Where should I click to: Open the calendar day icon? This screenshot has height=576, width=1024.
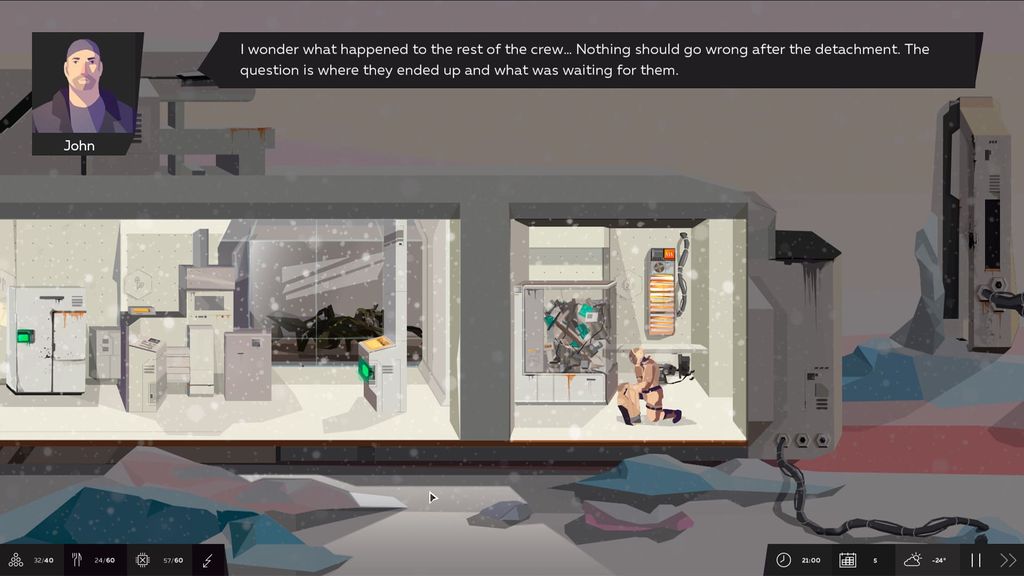[x=847, y=560]
